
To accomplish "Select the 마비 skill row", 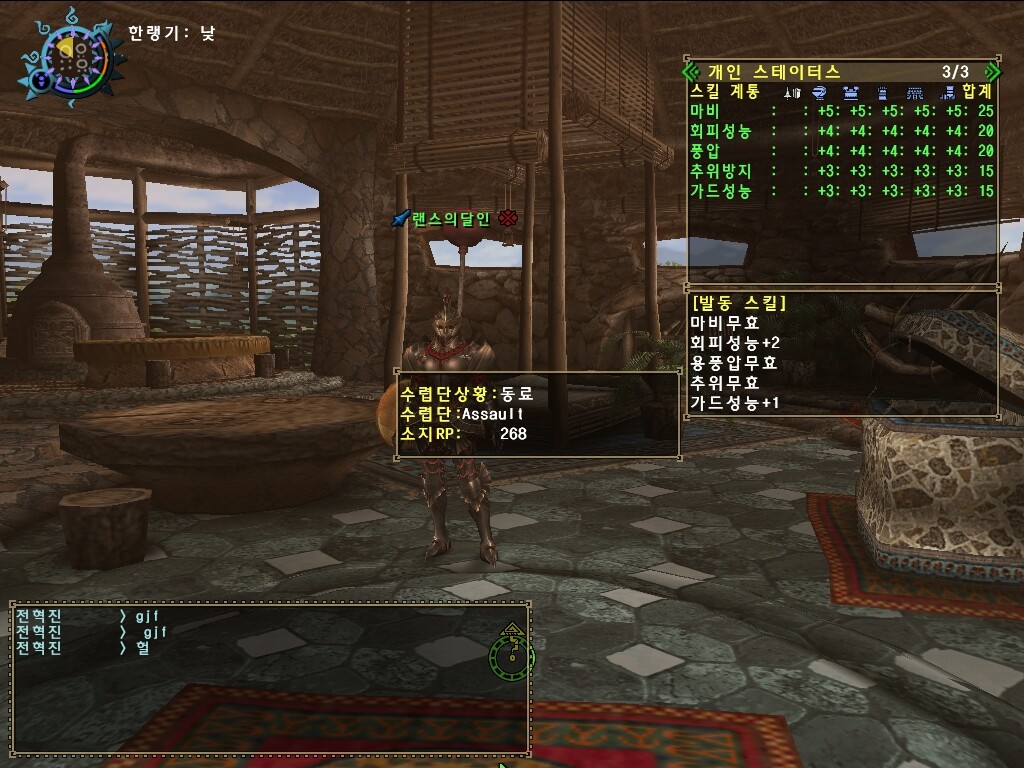I will [x=840, y=111].
